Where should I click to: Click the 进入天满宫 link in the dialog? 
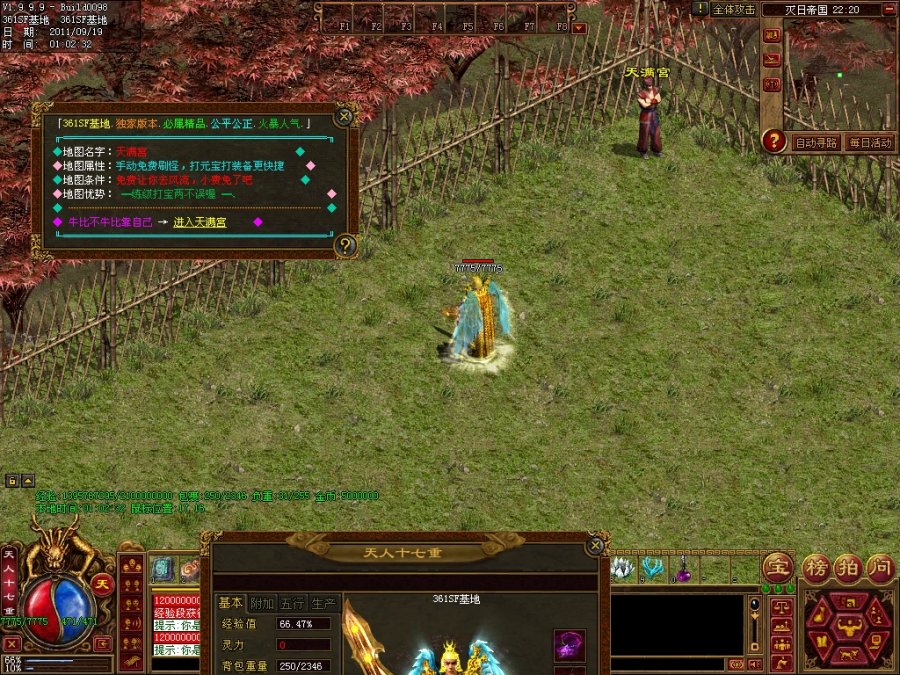click(200, 222)
